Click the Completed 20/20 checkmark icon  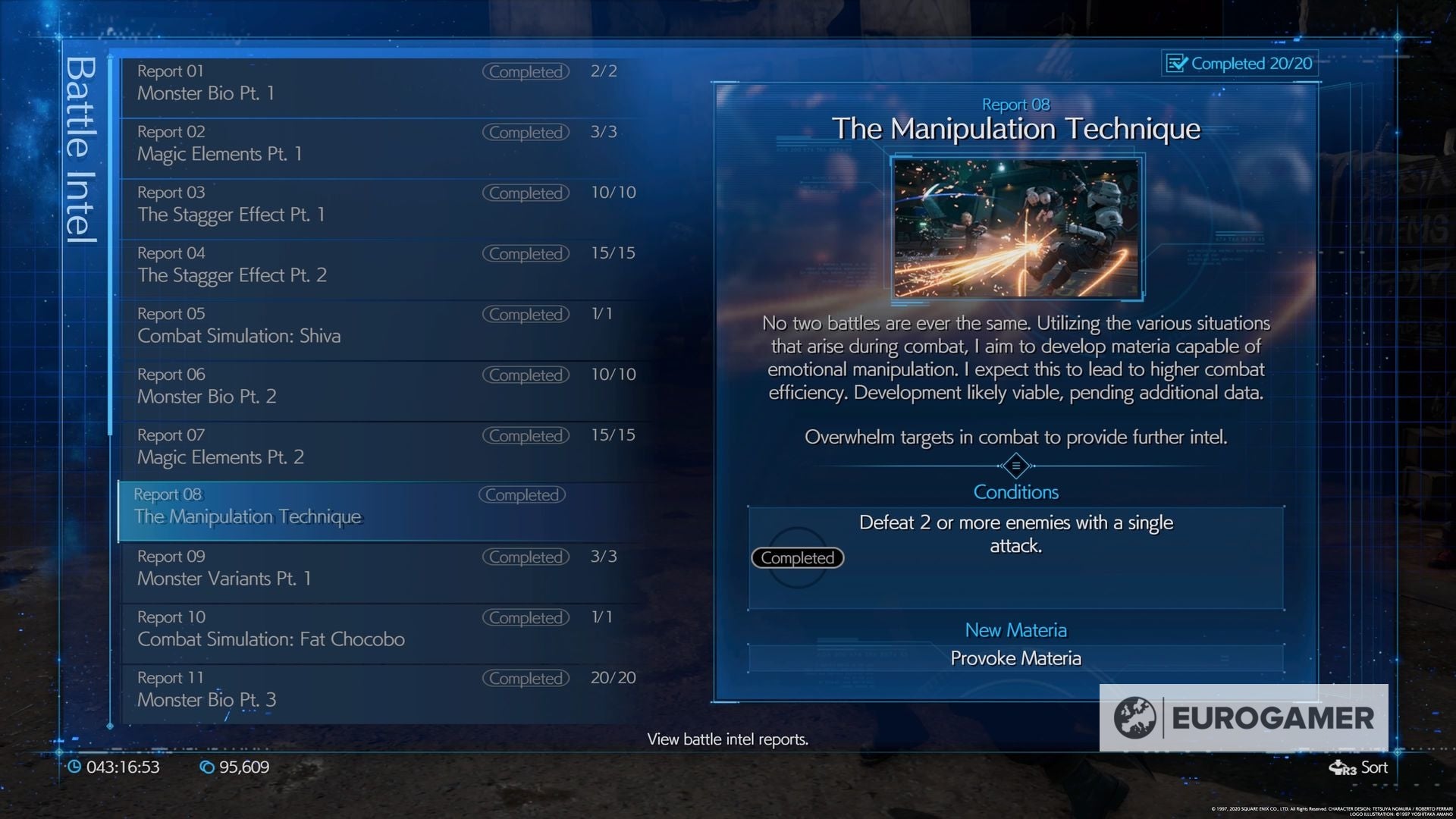(1178, 64)
